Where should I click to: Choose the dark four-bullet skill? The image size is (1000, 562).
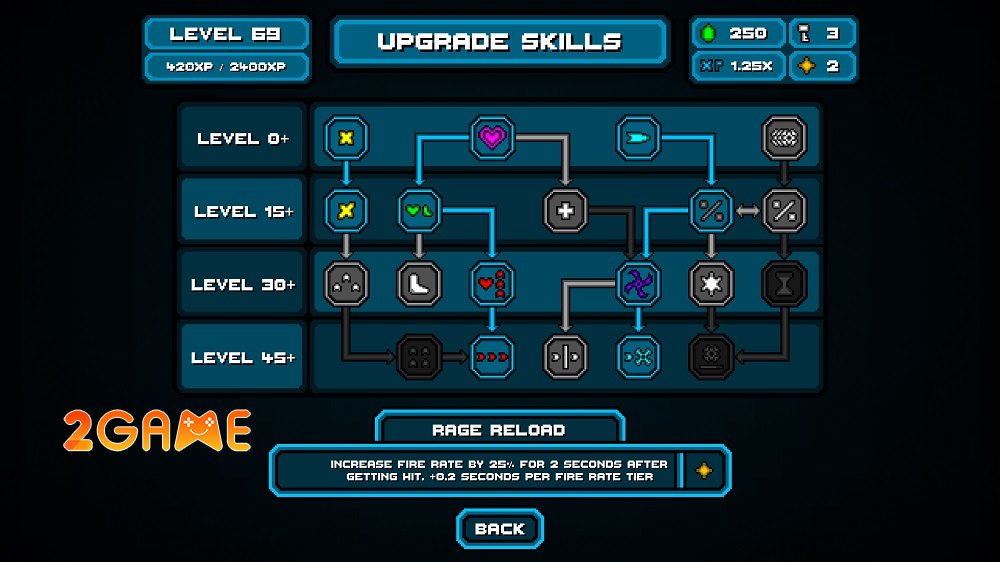pos(419,356)
